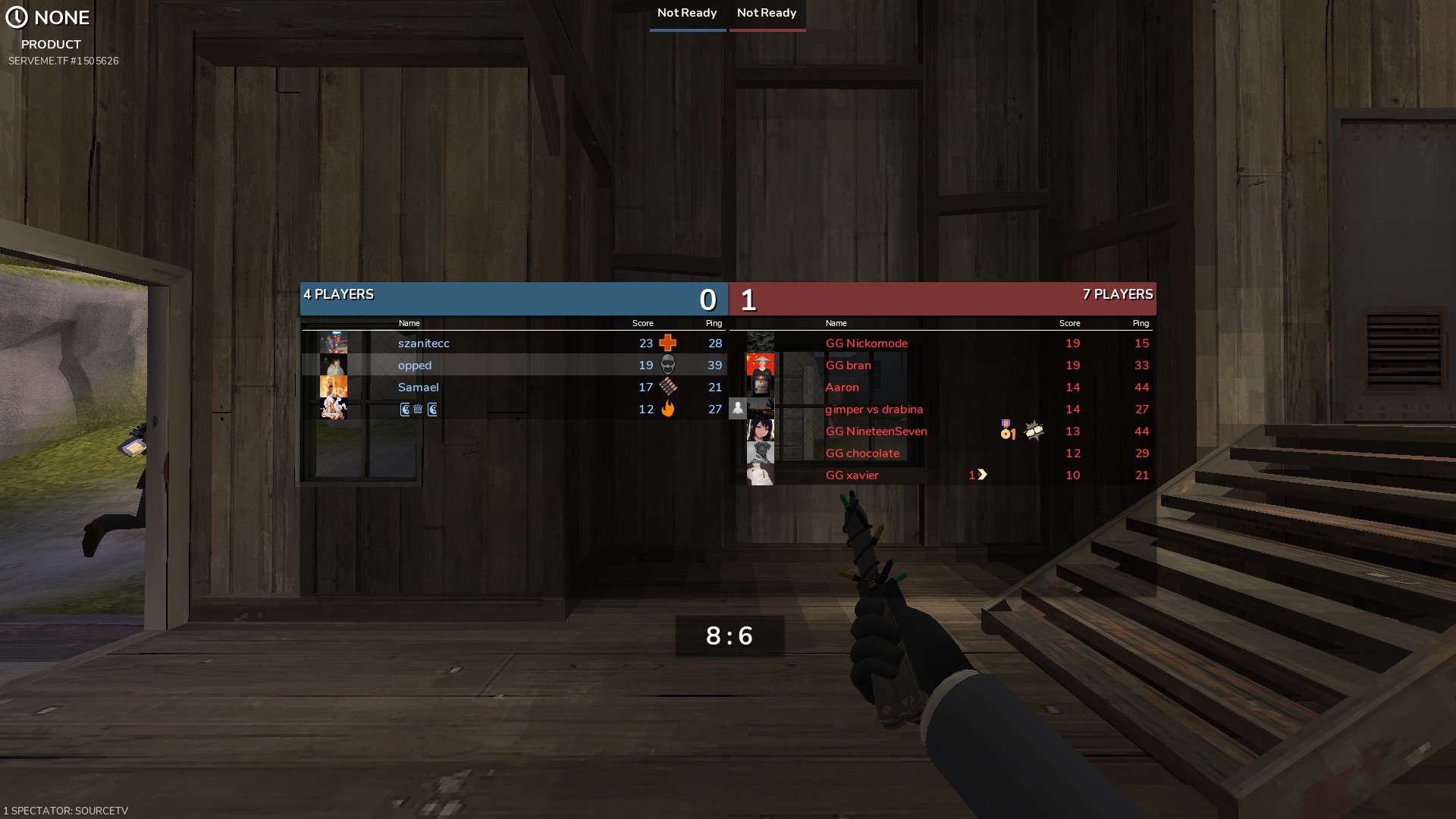
Task: Choose Samael's scoreboard row
Action: coord(419,388)
